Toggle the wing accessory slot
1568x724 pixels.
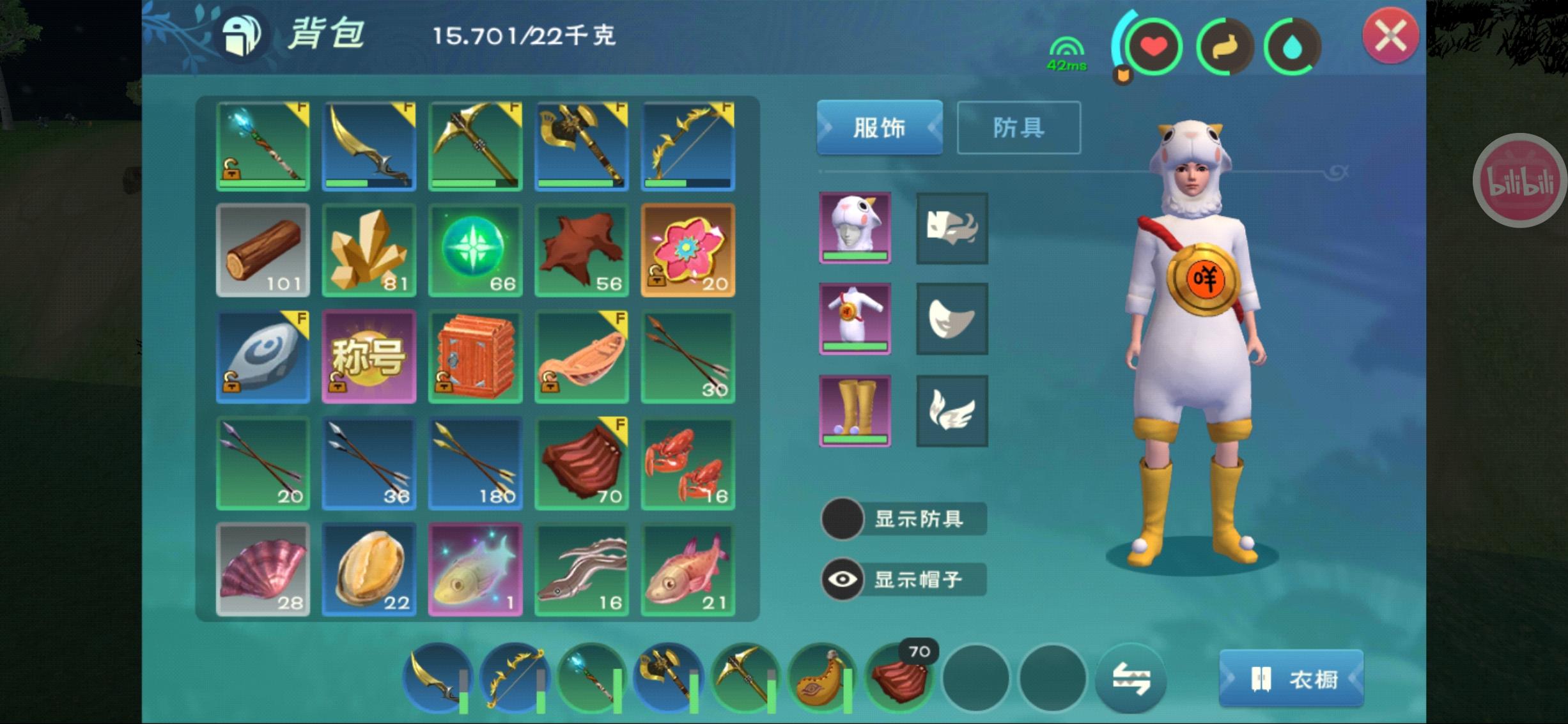pos(952,409)
